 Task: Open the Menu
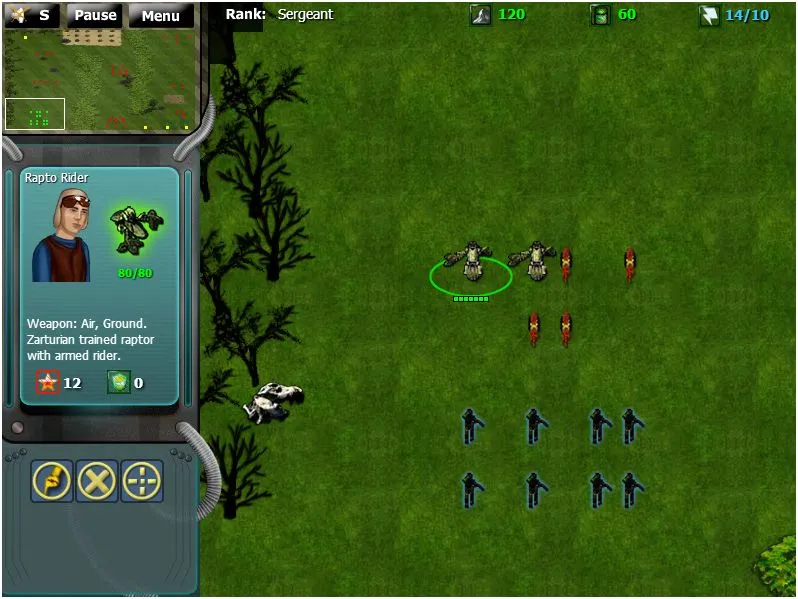[x=161, y=16]
